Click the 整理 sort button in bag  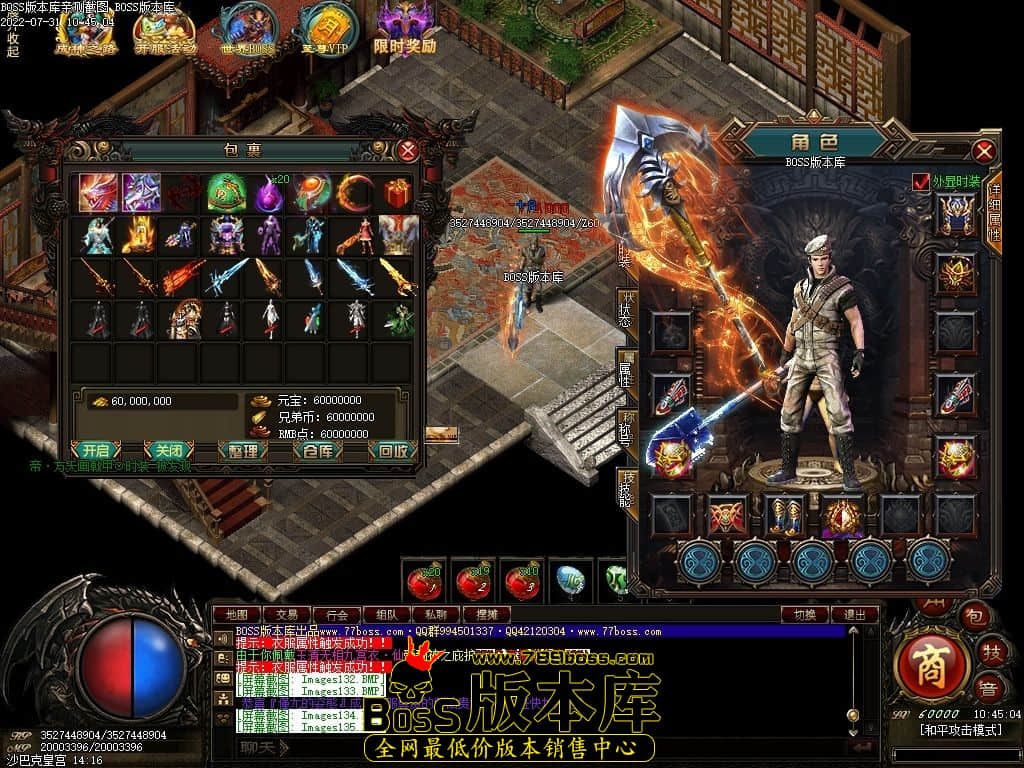pyautogui.click(x=242, y=450)
